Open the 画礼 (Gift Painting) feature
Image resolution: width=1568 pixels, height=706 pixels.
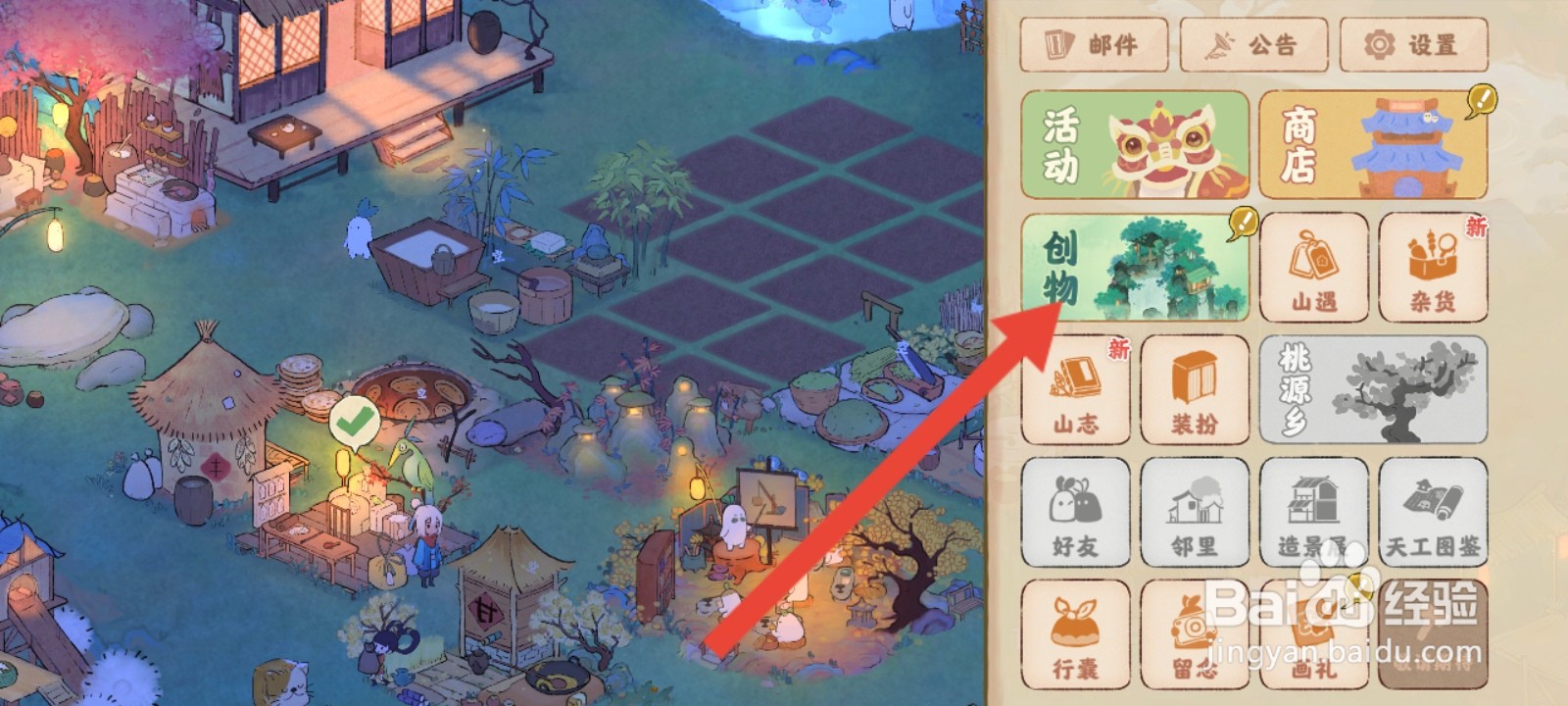pyautogui.click(x=1316, y=633)
